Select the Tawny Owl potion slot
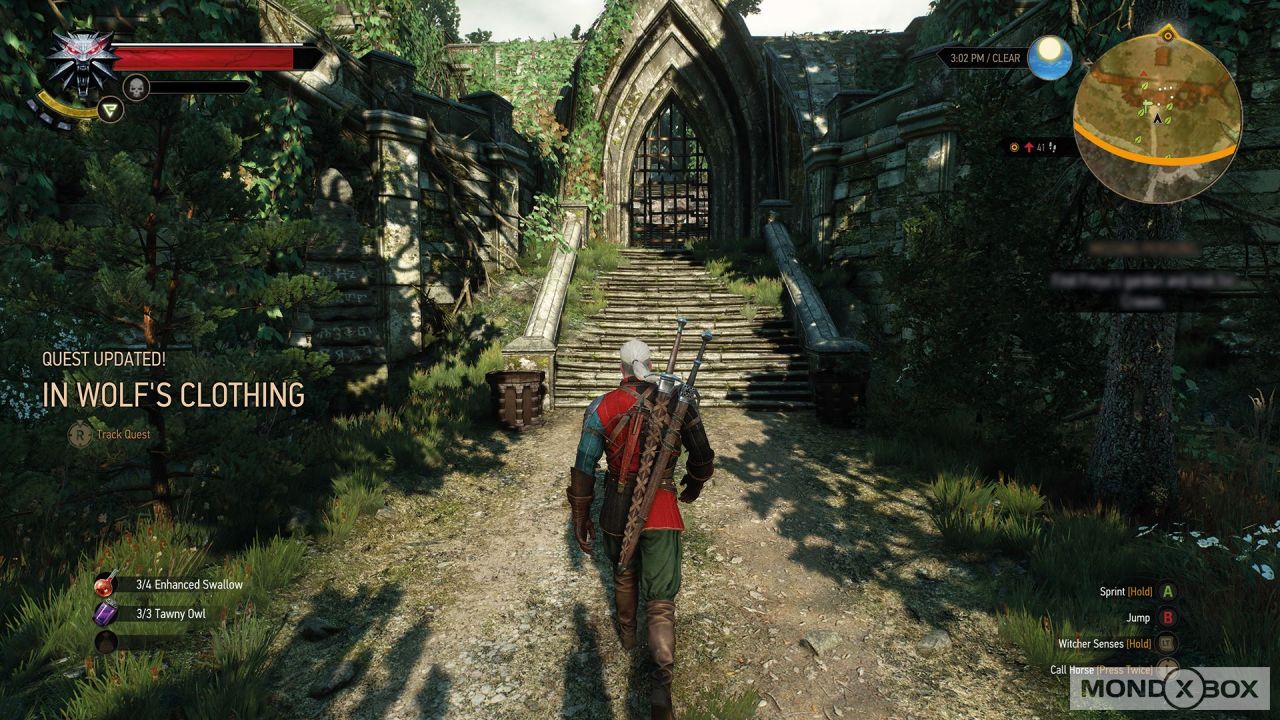 tap(106, 613)
